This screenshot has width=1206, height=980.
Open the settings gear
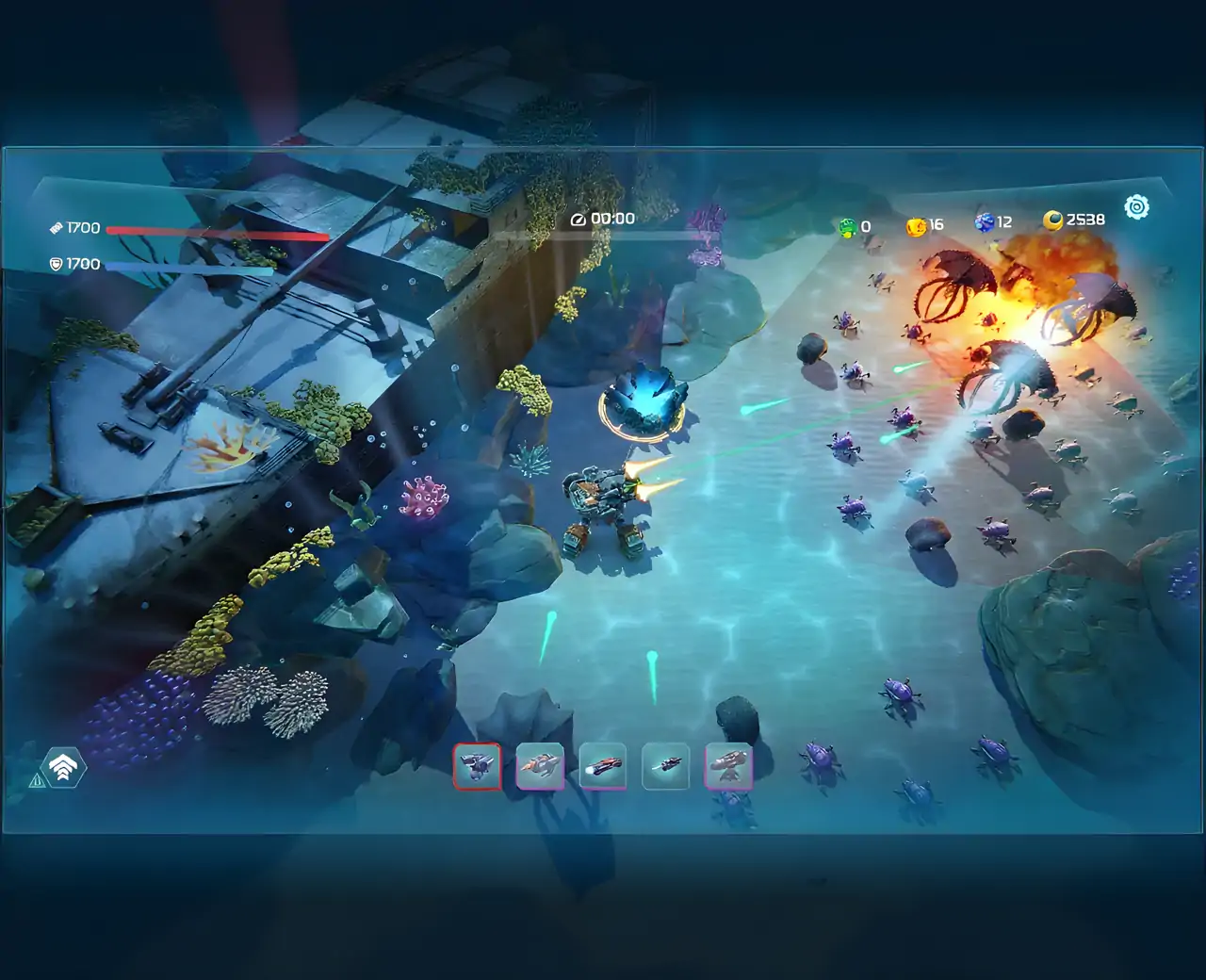coord(1137,207)
